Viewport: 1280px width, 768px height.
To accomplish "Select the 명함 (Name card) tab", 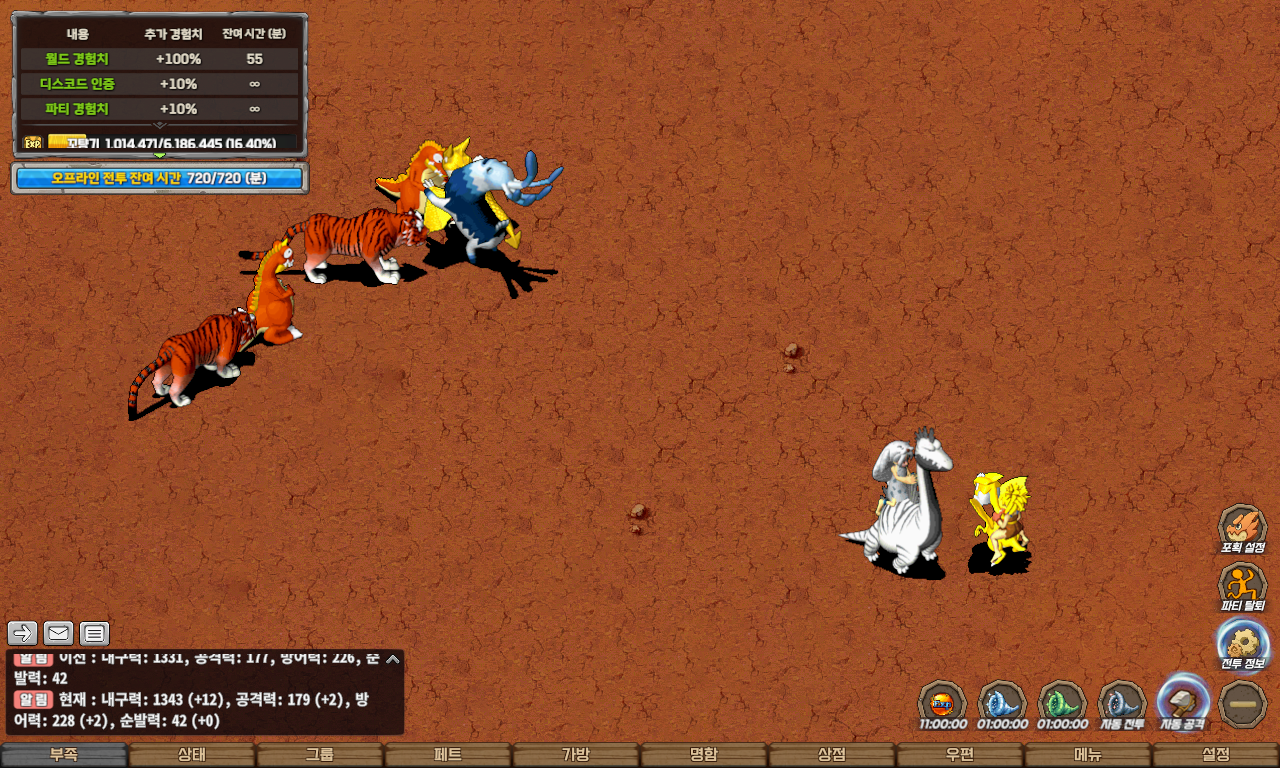I will pyautogui.click(x=704, y=755).
